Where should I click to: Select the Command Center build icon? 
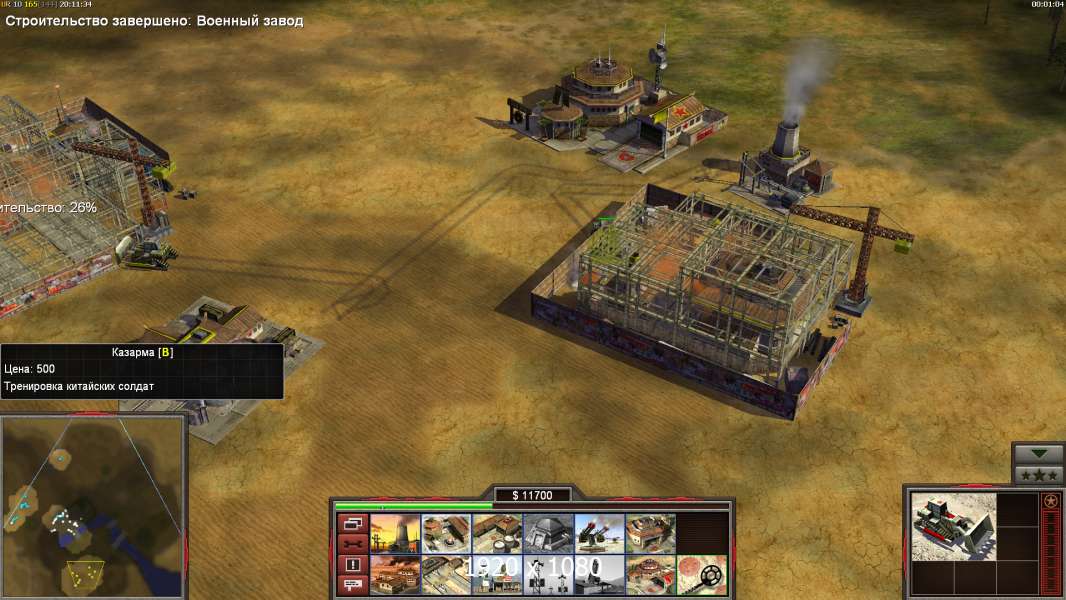650,574
